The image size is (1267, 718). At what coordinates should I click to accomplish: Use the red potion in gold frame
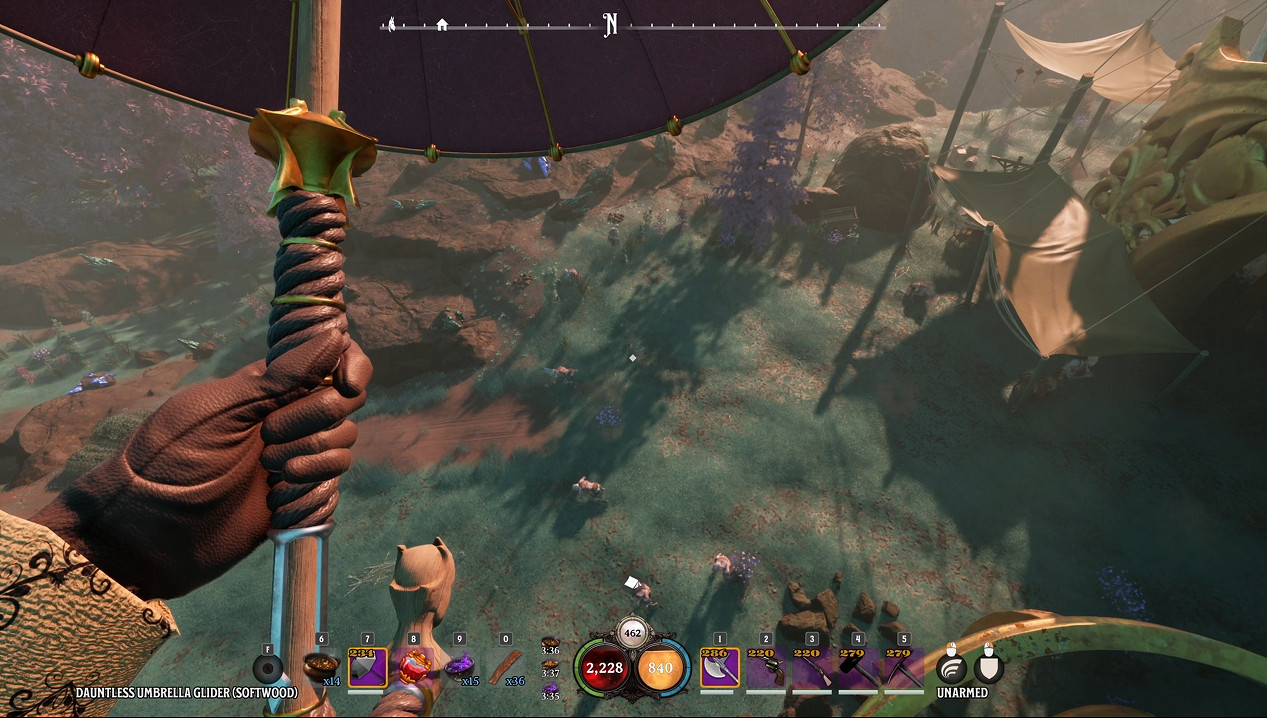point(414,667)
